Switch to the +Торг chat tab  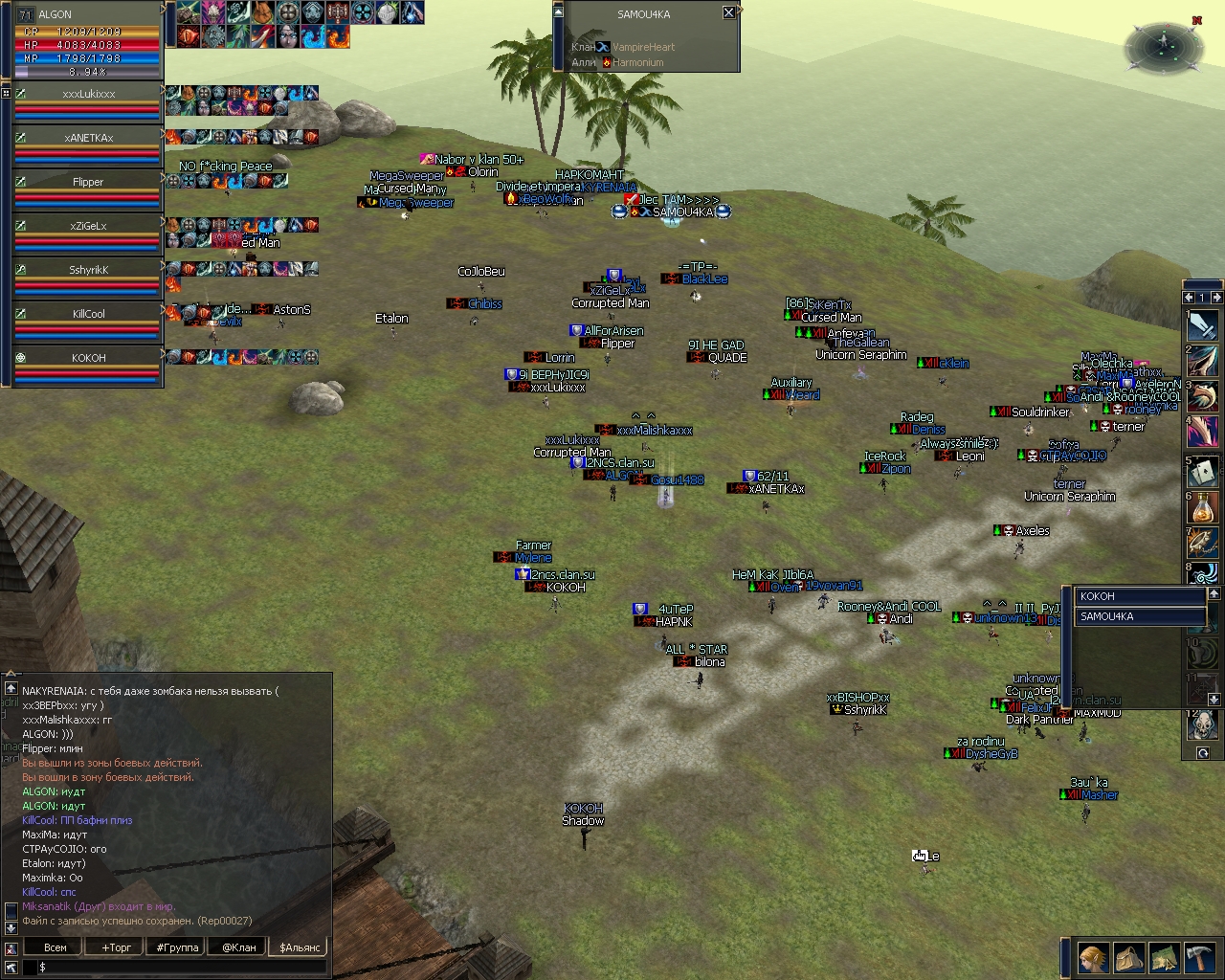click(x=117, y=947)
